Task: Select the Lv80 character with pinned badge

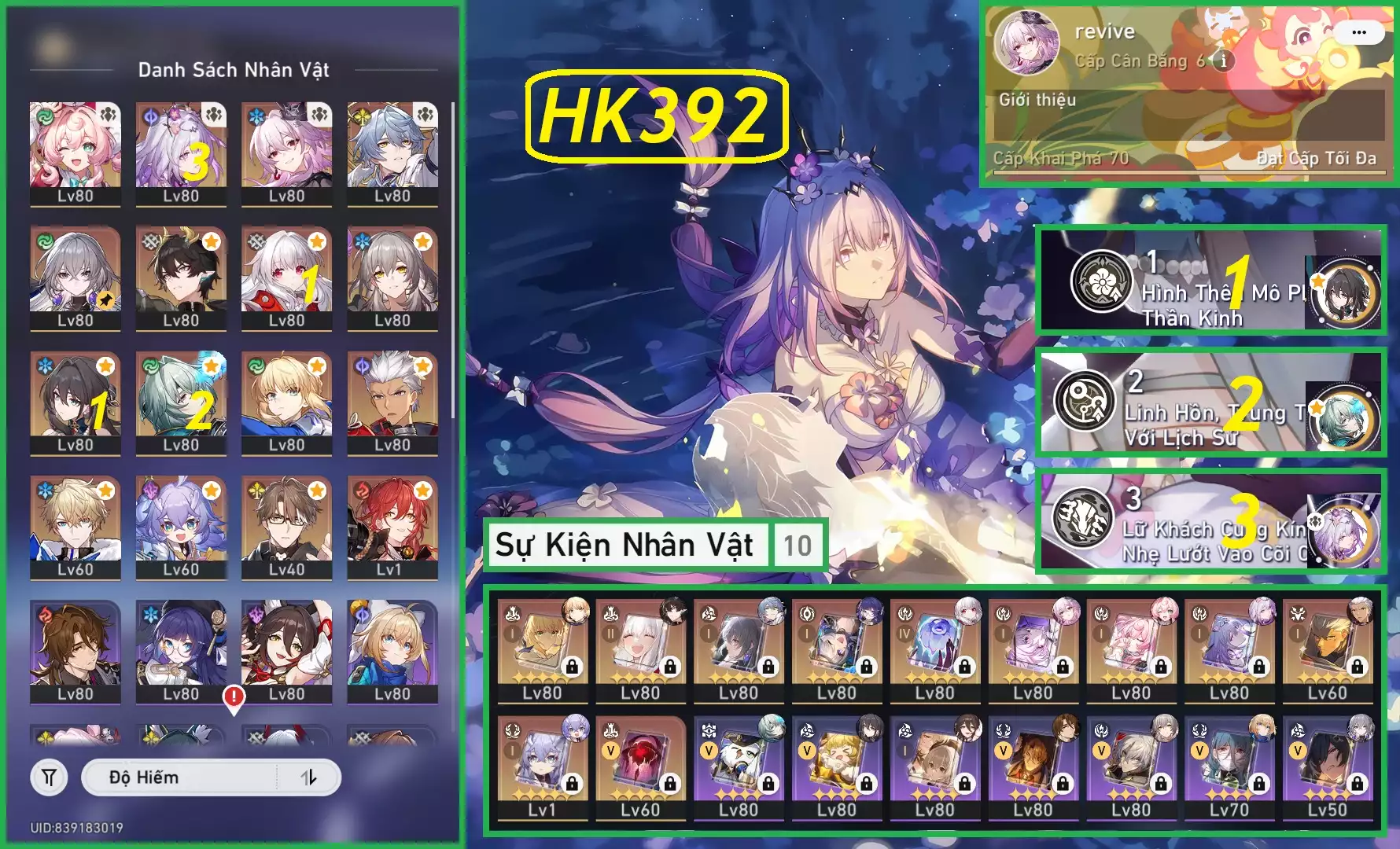Action: pos(76,277)
